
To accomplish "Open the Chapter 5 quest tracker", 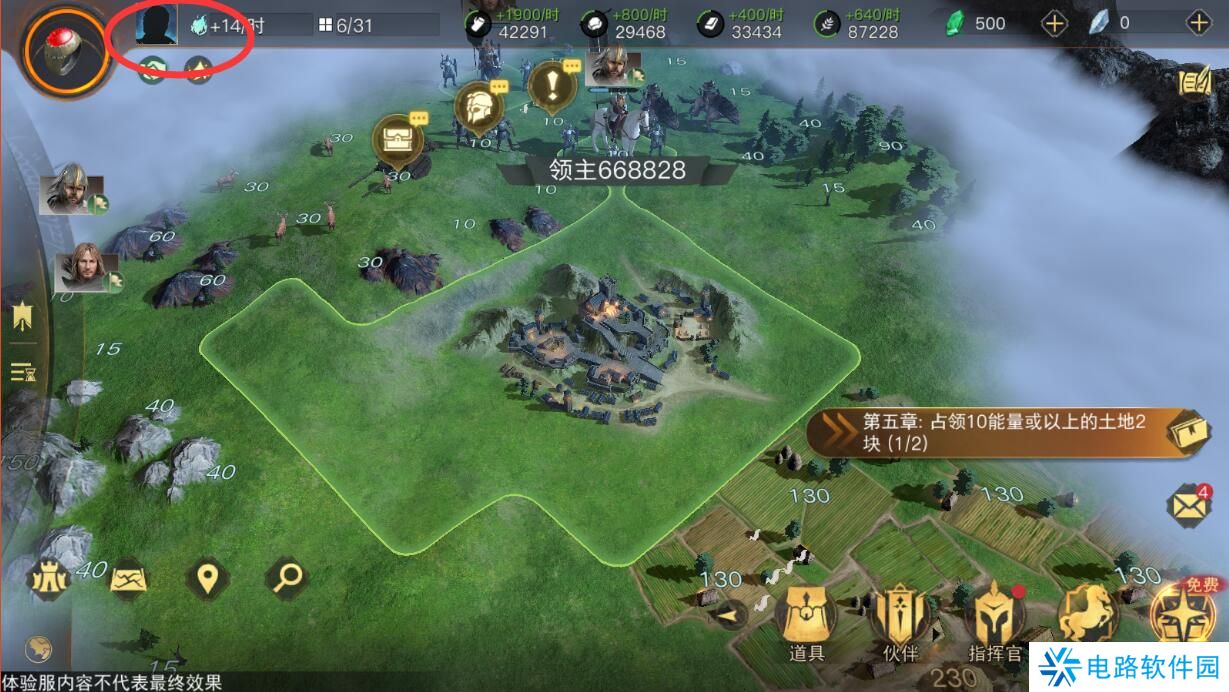I will click(1010, 433).
